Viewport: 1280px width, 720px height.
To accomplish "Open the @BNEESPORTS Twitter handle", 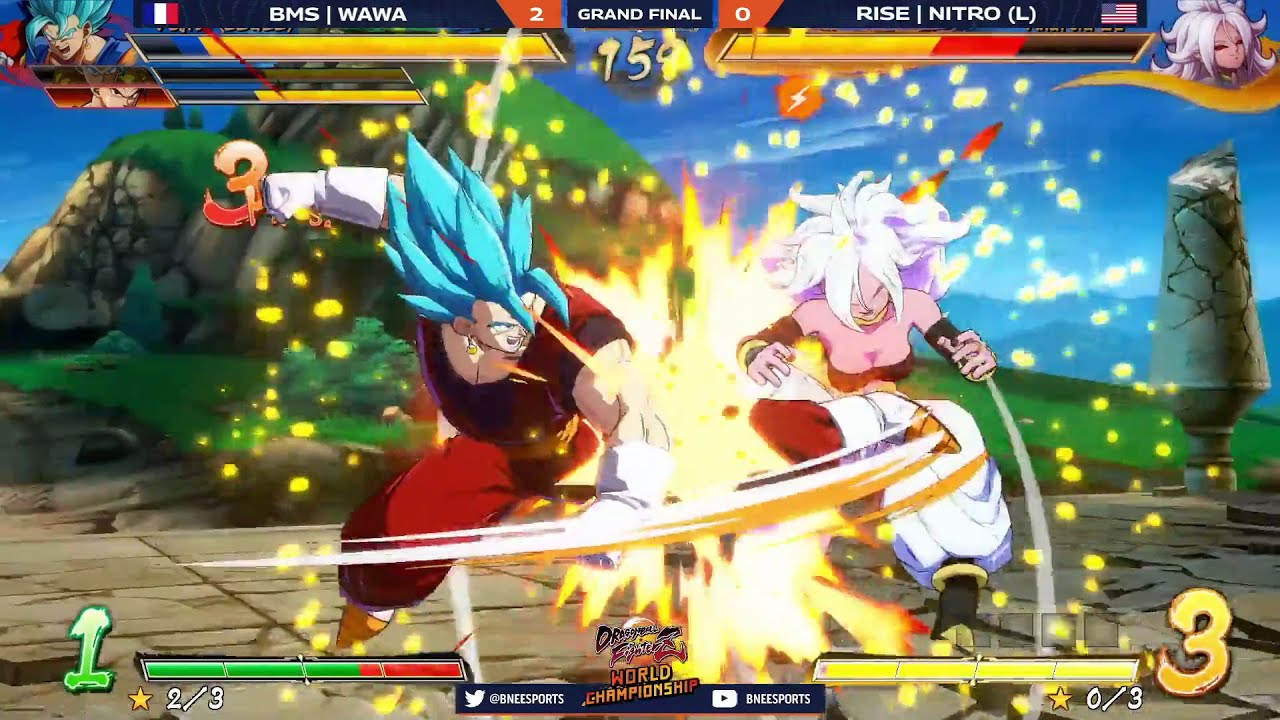I will click(x=526, y=699).
